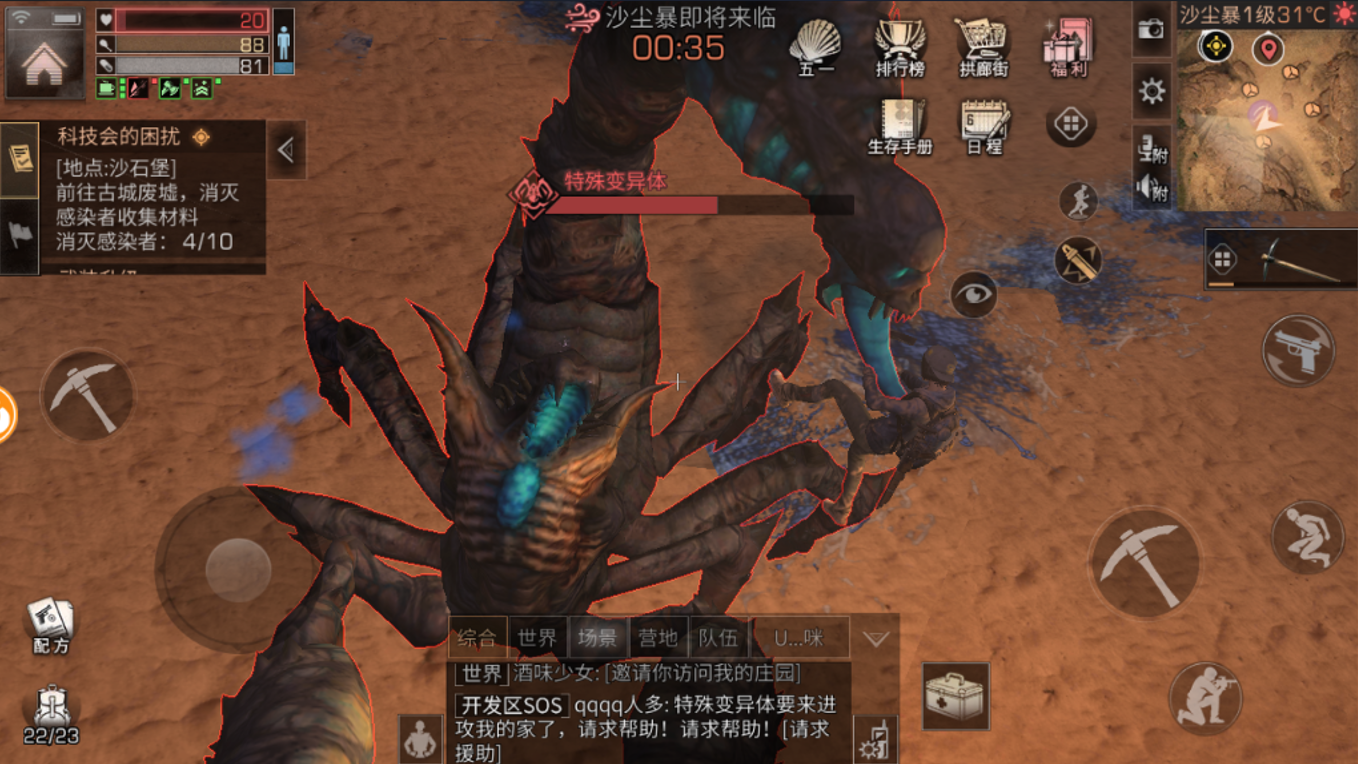Open the 日程 calendar schedule
The image size is (1358, 764).
984,124
